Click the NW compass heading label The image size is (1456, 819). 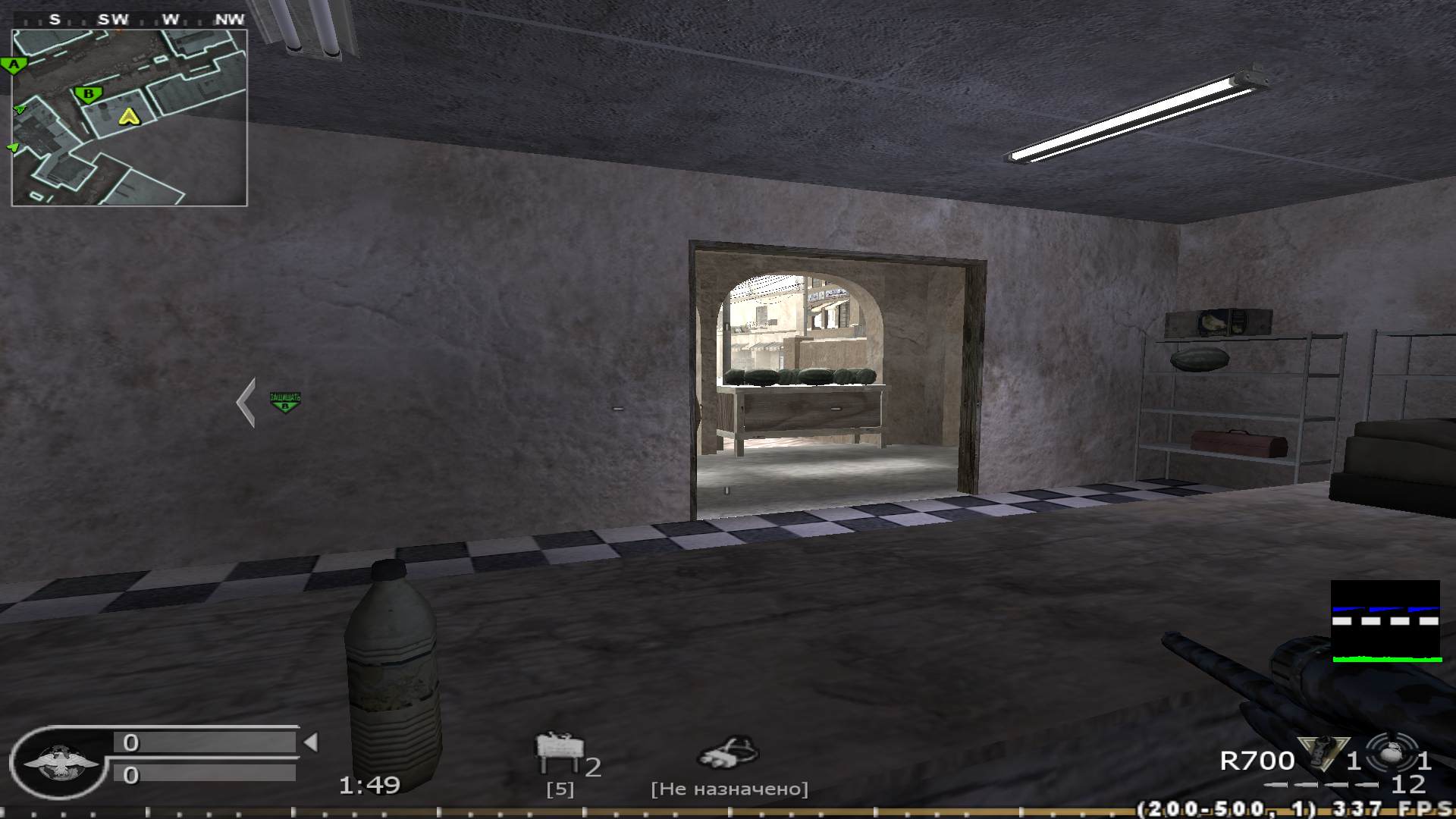pos(230,19)
